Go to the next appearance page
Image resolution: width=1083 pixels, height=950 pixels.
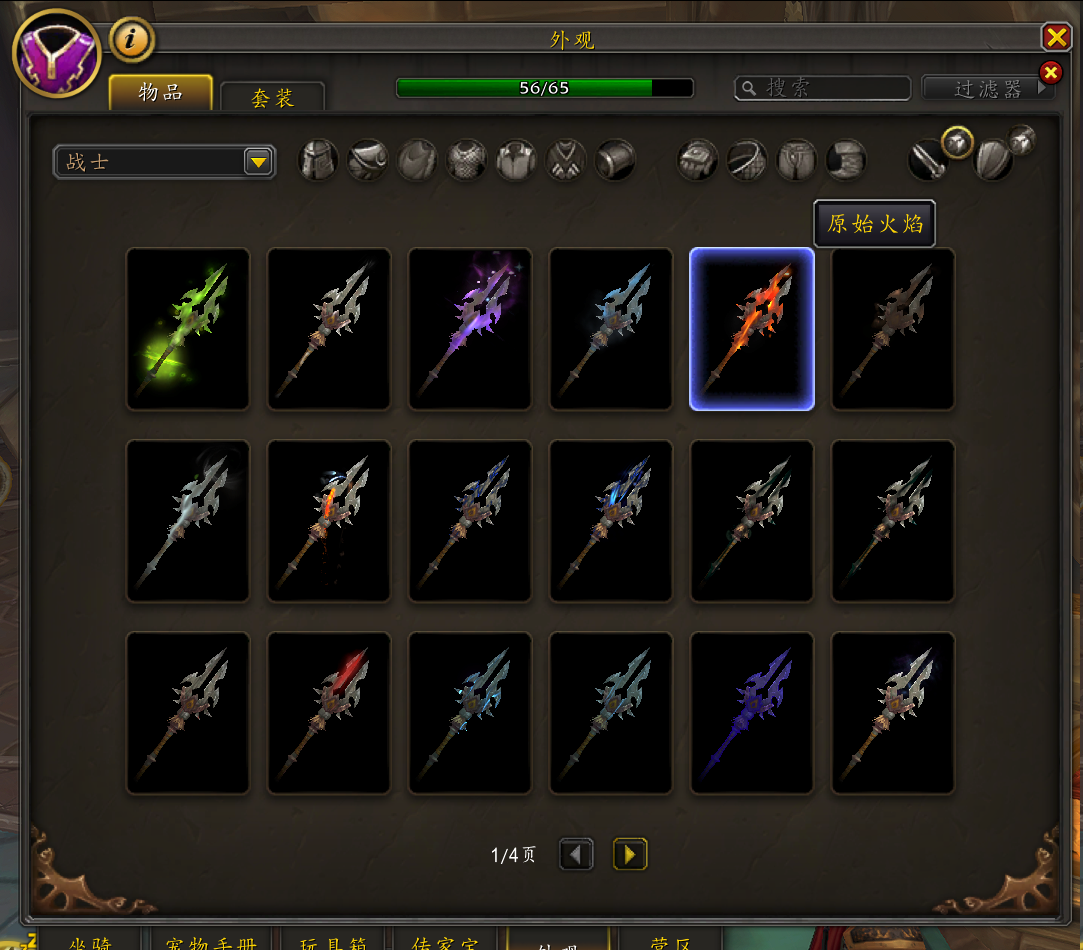coord(630,854)
